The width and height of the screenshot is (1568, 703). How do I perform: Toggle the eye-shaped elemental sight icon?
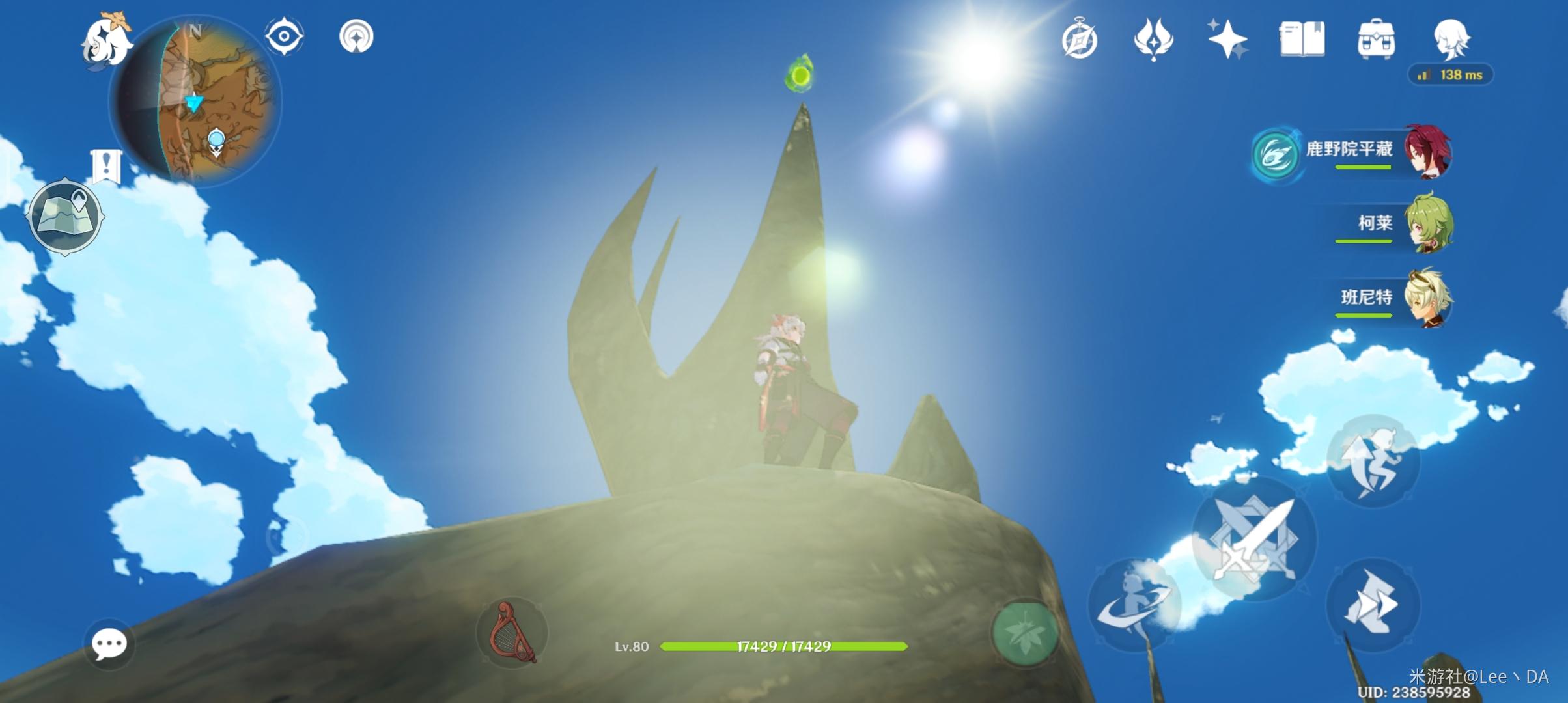284,36
